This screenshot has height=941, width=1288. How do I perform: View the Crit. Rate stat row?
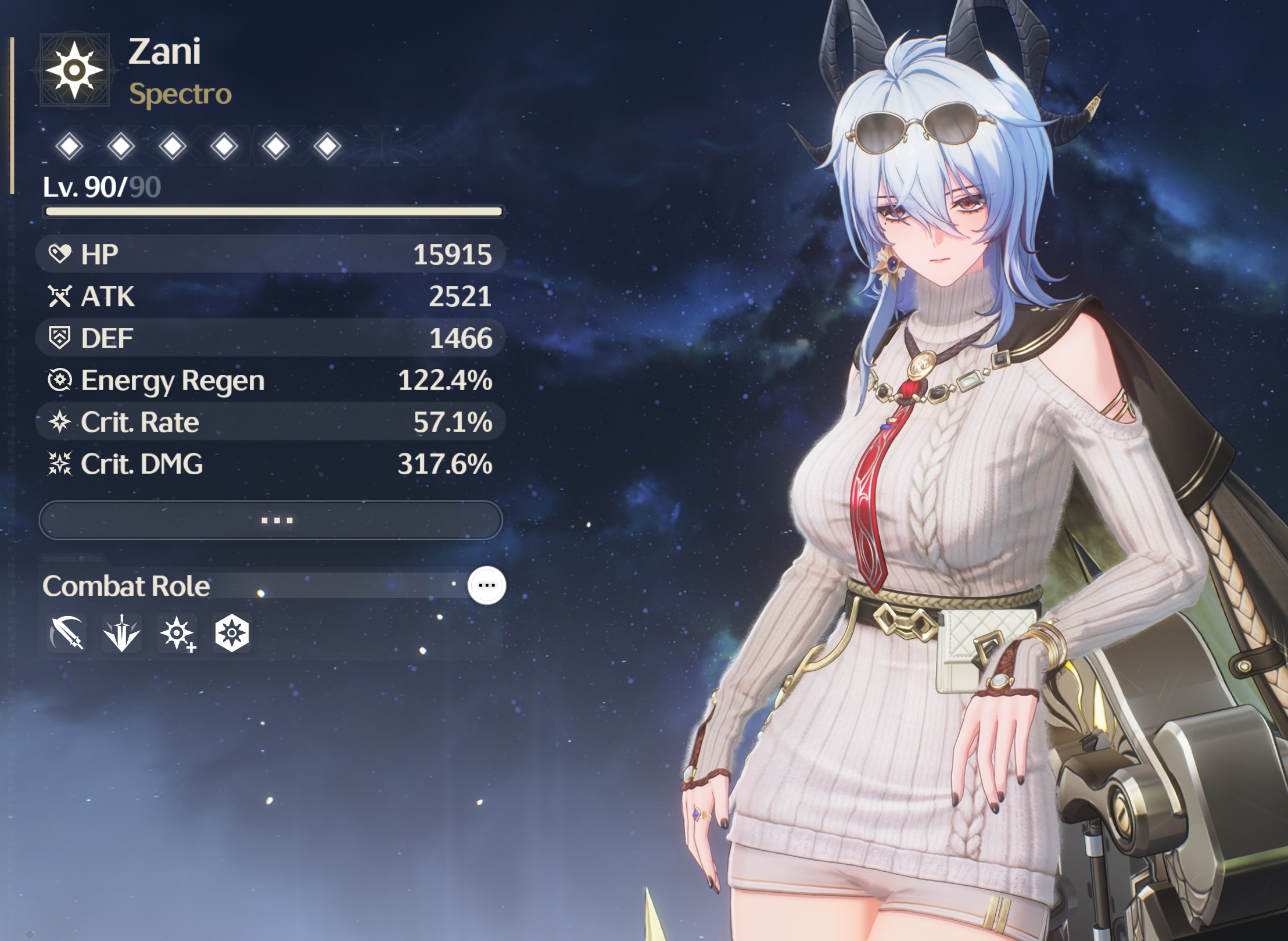tap(270, 422)
